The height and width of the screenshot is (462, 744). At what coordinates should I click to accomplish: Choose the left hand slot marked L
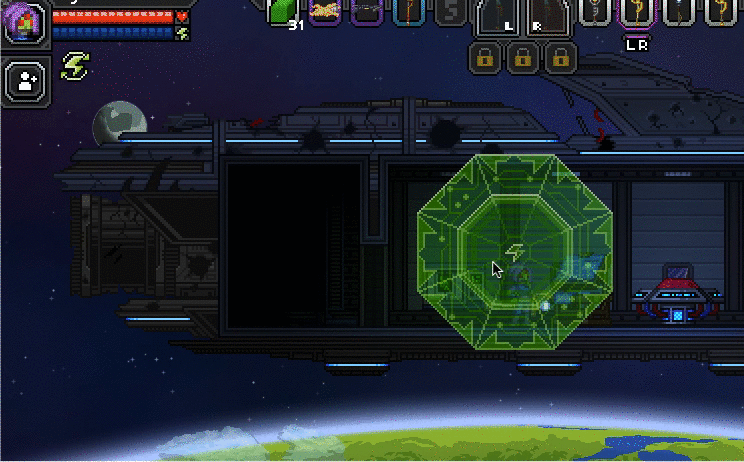coord(500,18)
